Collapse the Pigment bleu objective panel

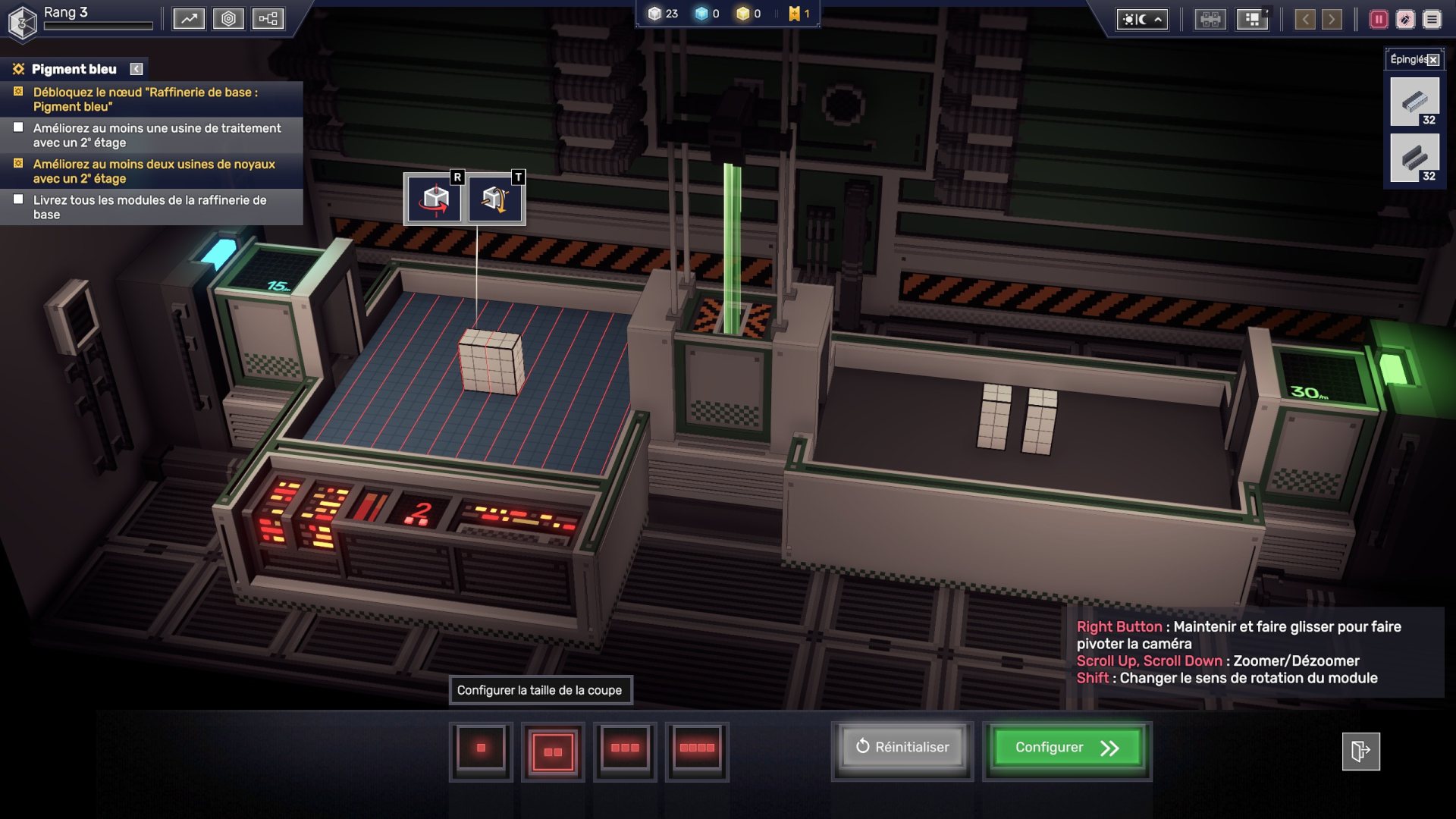tap(136, 69)
